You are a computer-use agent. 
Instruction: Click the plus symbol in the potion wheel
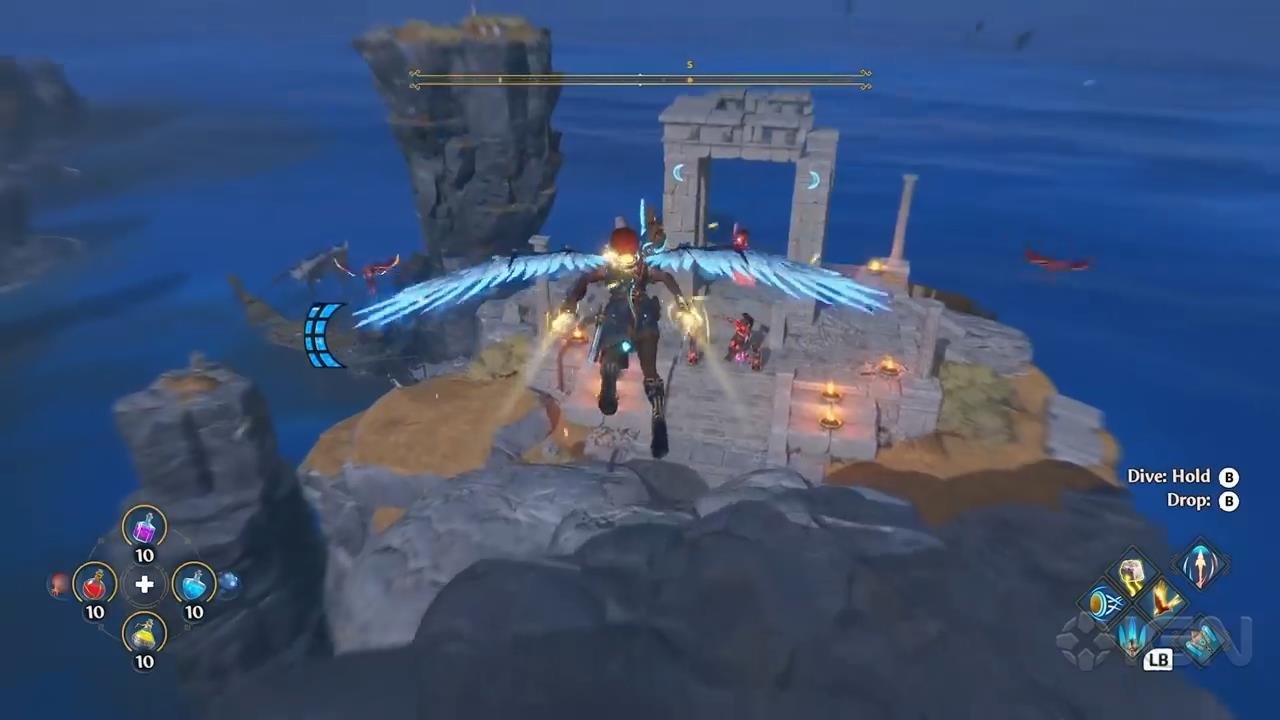click(145, 584)
